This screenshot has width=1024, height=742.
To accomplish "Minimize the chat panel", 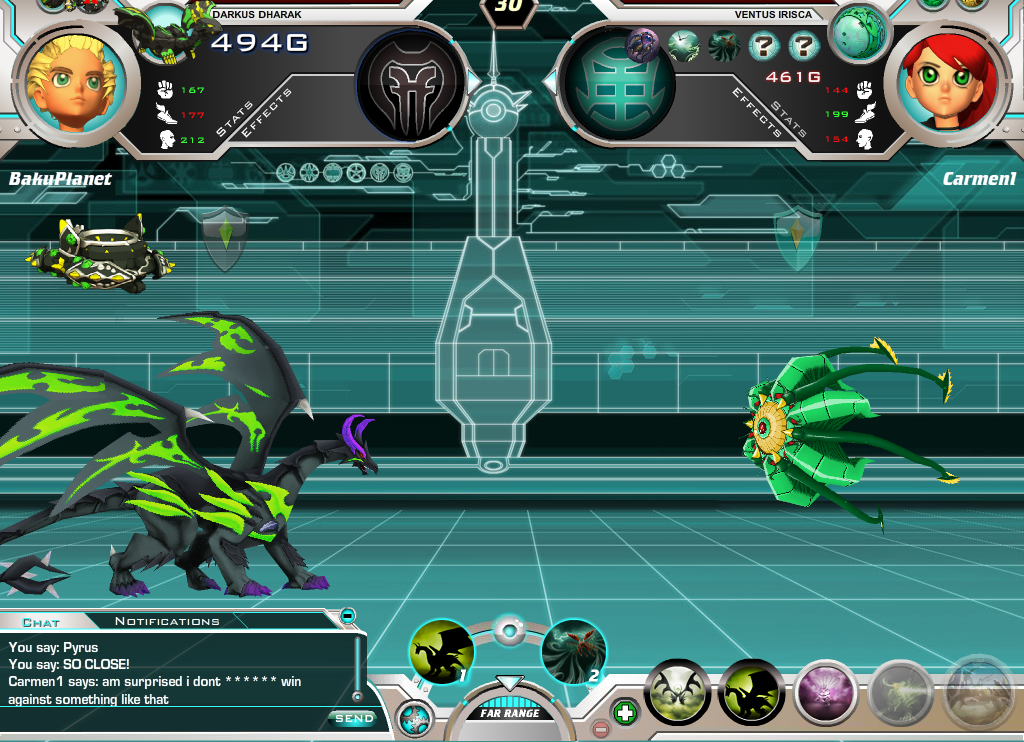I will click(x=347, y=615).
